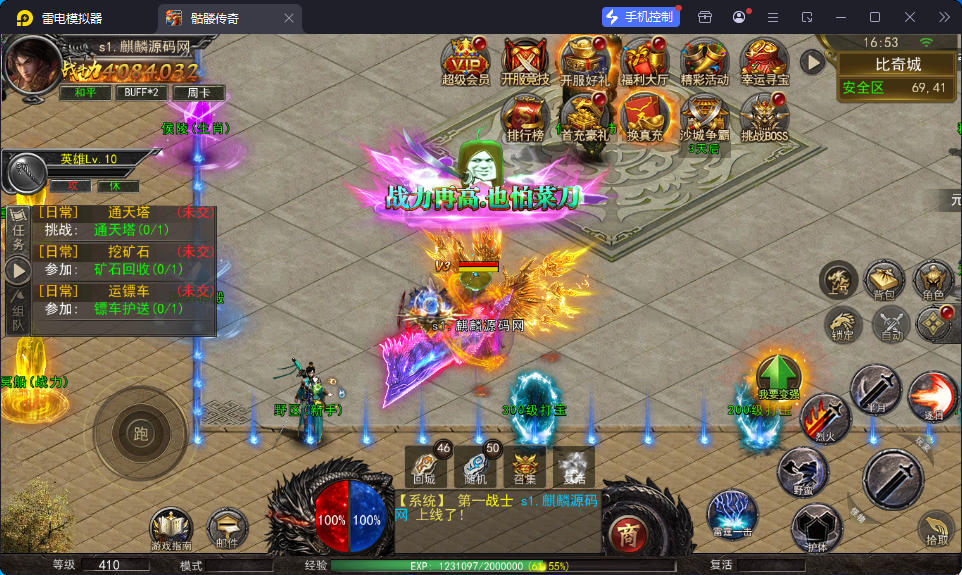Open the 角色 character sheet
The width and height of the screenshot is (962, 575).
point(933,281)
